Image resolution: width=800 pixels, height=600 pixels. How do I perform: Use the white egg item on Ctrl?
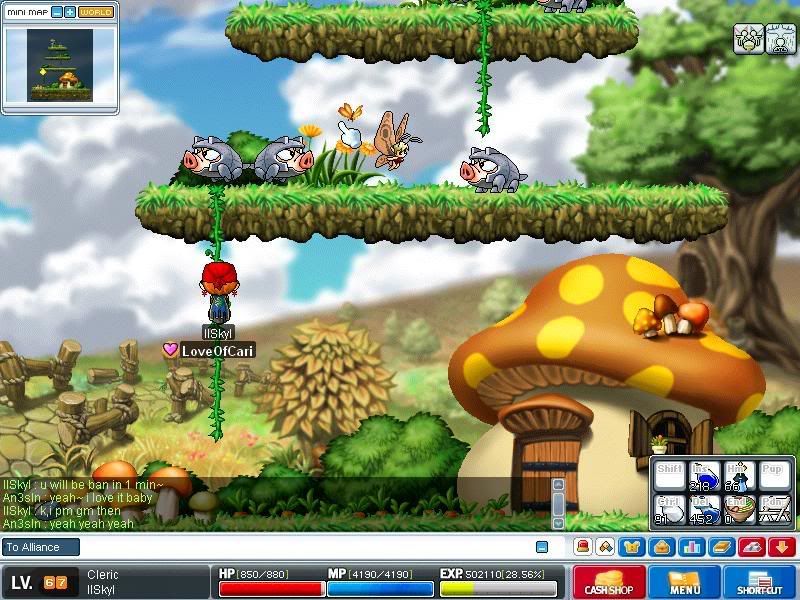pos(669,509)
